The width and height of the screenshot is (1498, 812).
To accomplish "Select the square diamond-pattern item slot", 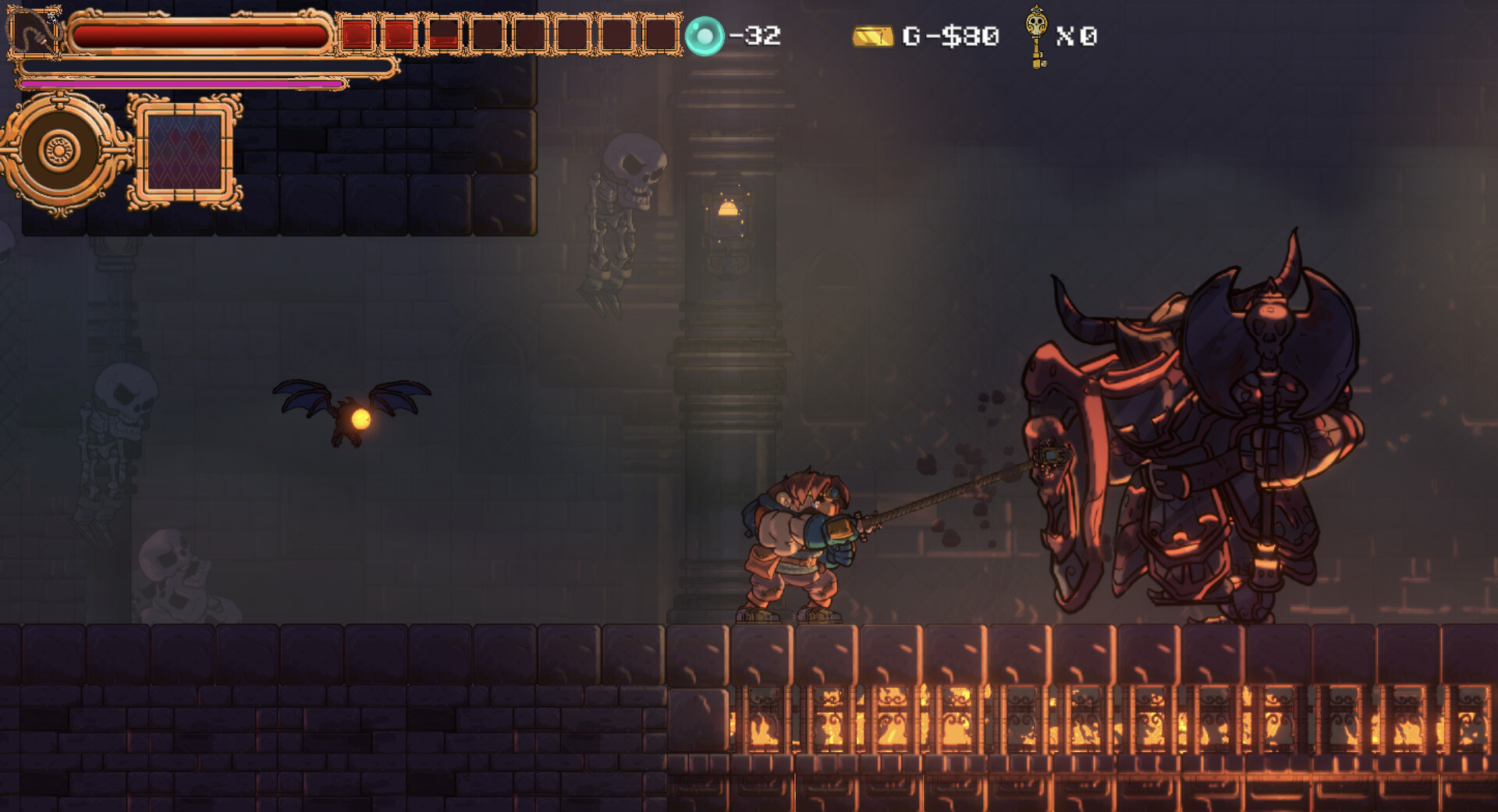I will pos(185,152).
